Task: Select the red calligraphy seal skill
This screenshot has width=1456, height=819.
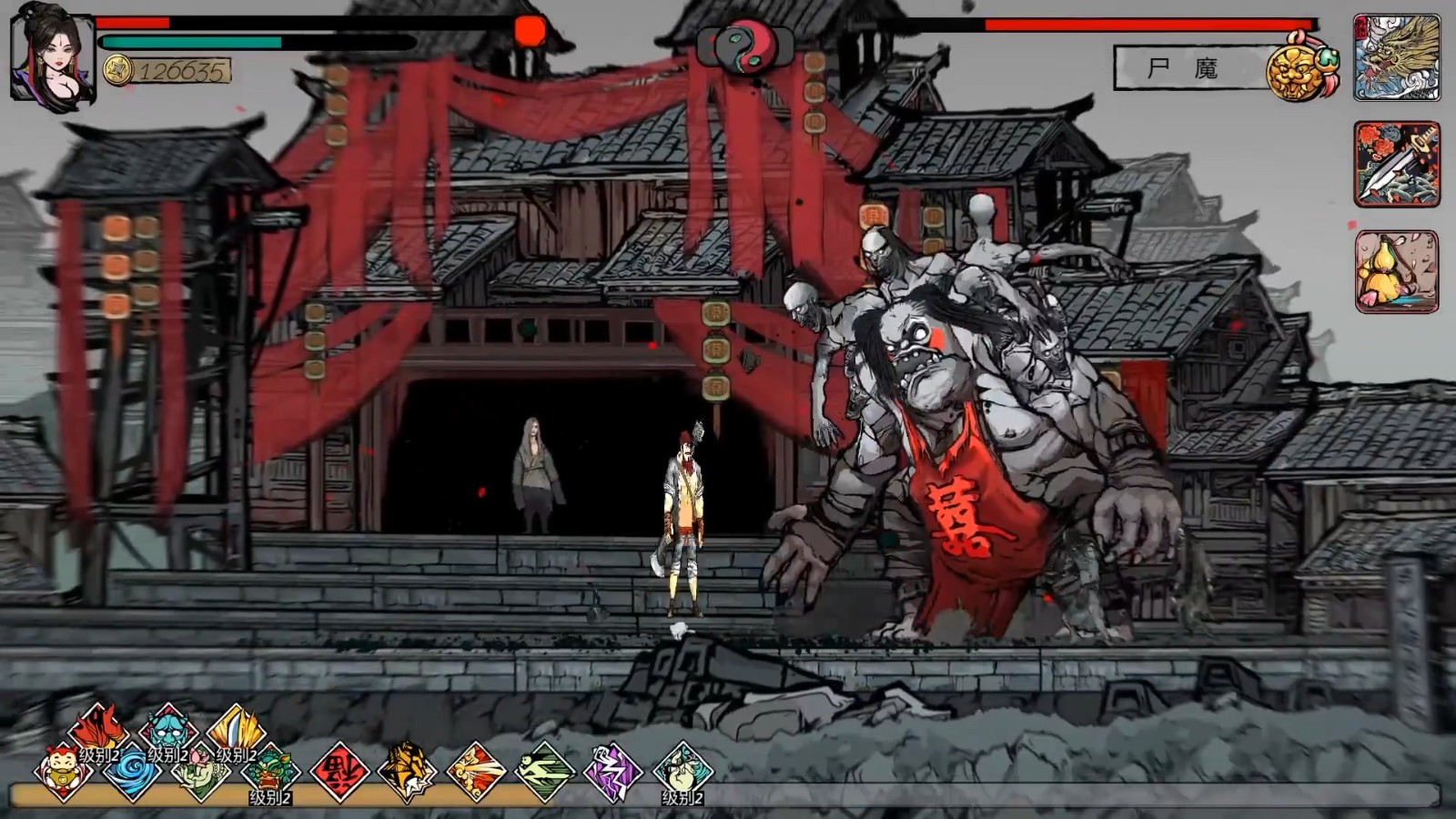Action: pos(339,772)
